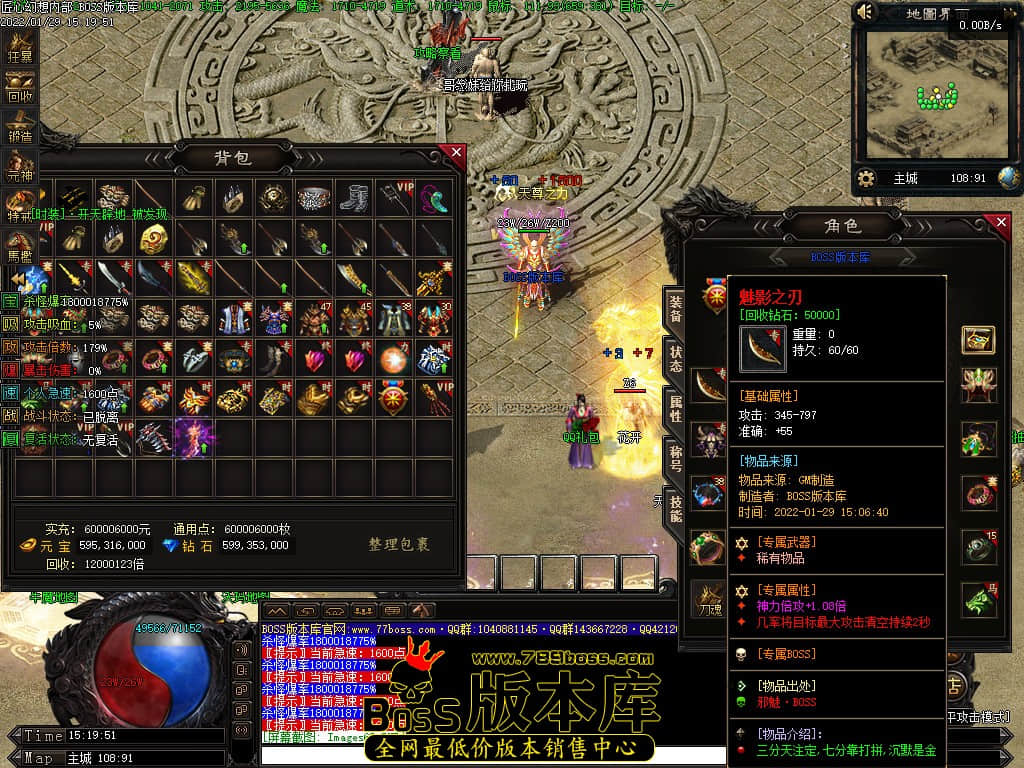
Task: Open the 元神 spirit menu
Action: [x=20, y=169]
